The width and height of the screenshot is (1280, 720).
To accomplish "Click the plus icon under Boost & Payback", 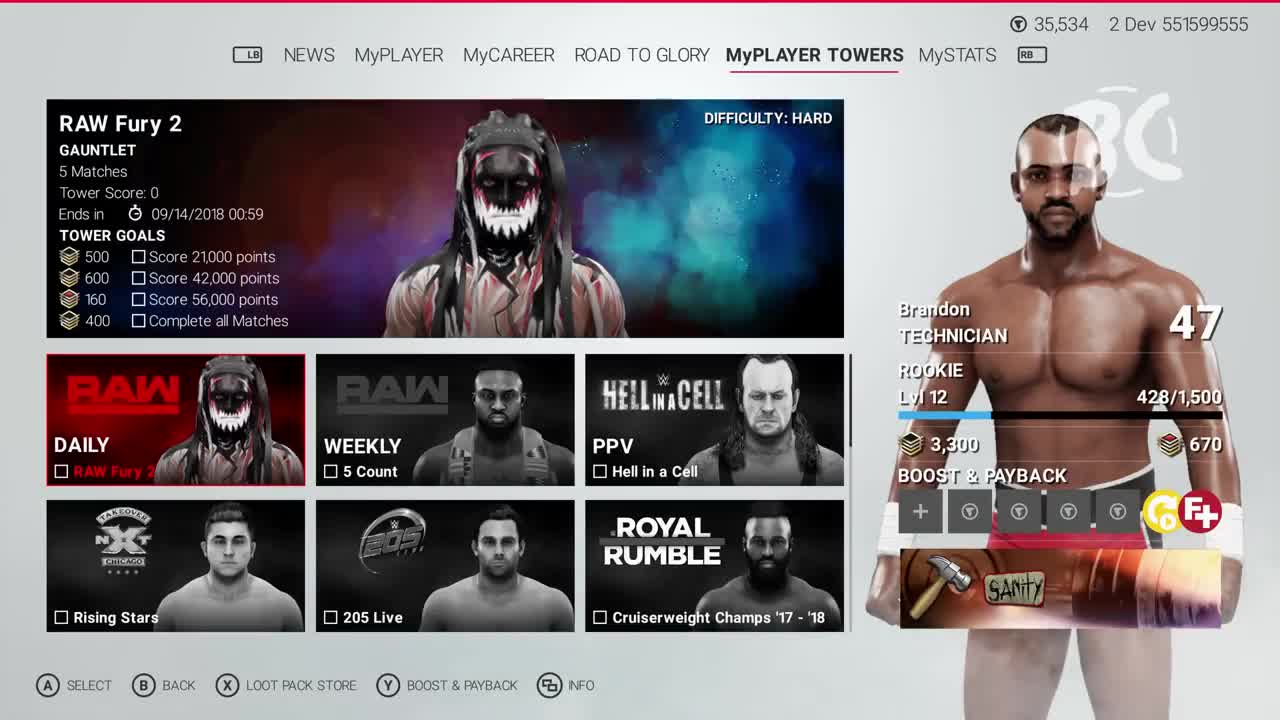I will click(x=920, y=511).
